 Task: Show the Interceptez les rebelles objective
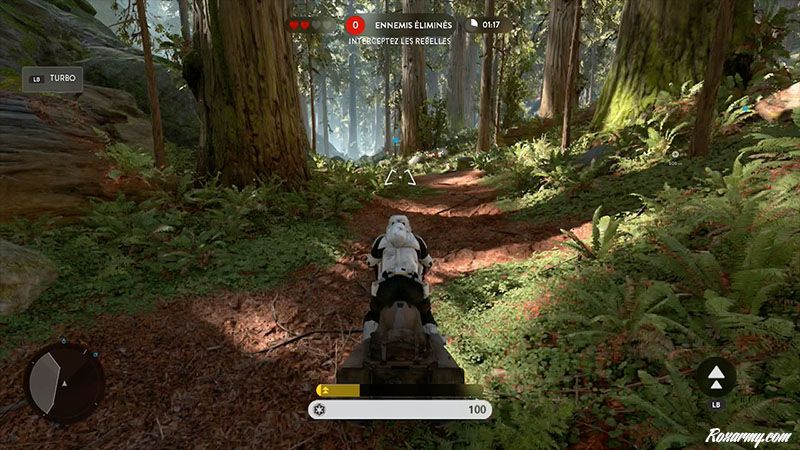point(400,41)
